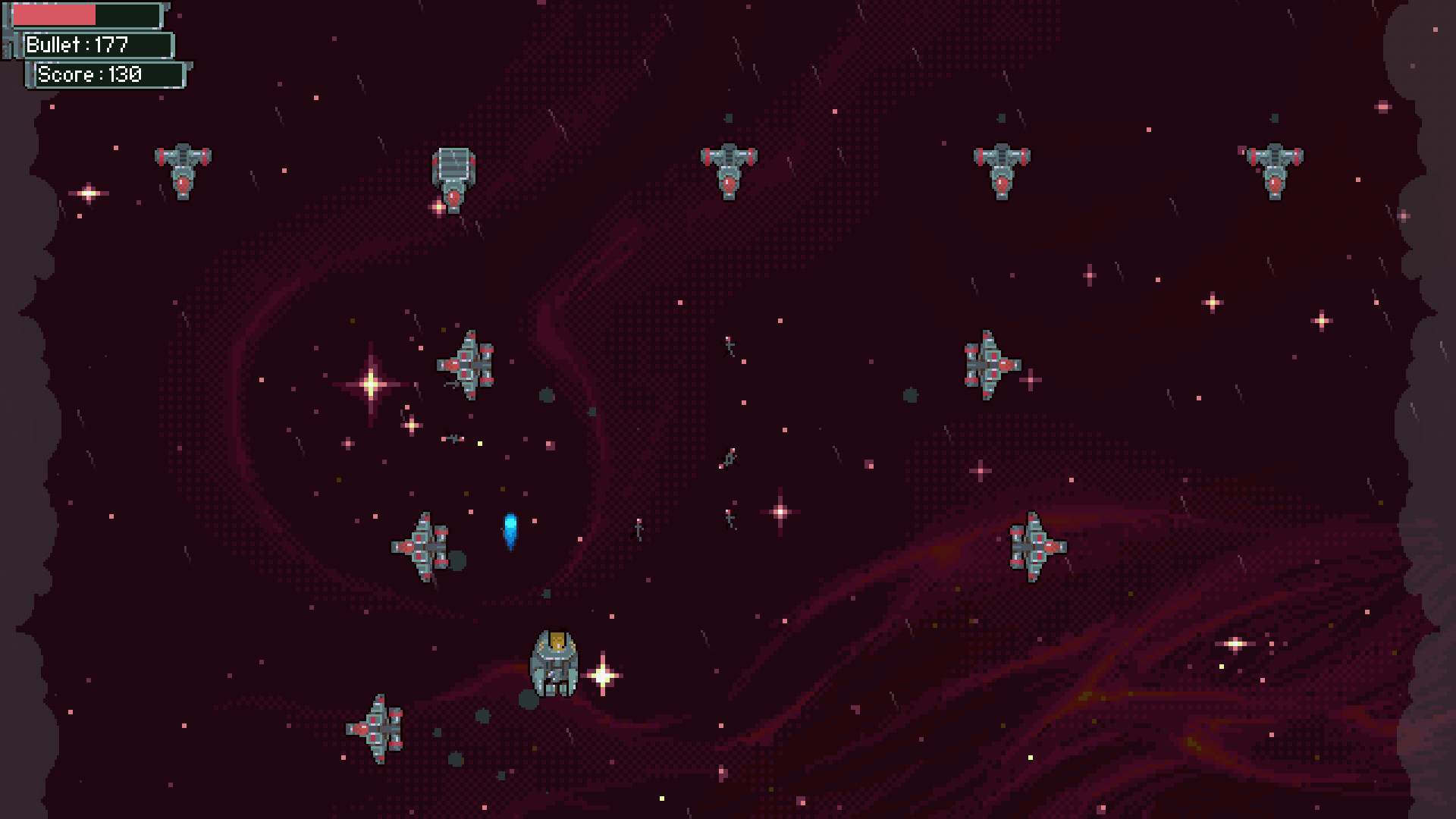Target the cross-shaped fighter beside the large star
This screenshot has width=1456, height=819.
click(465, 364)
